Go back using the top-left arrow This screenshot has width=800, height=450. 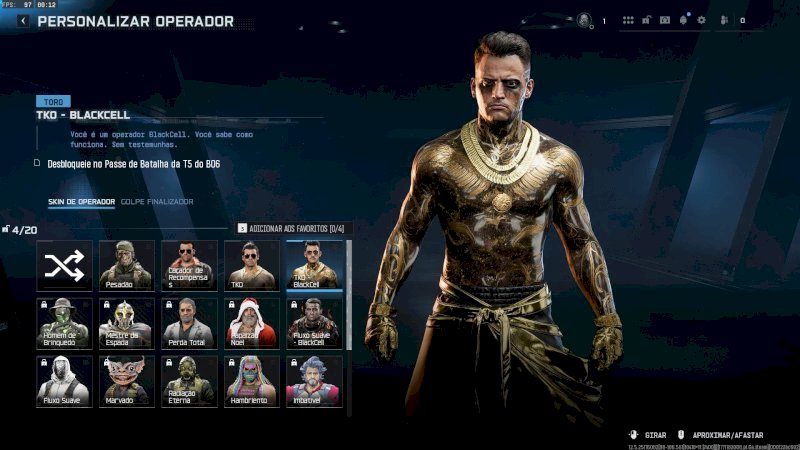point(23,21)
